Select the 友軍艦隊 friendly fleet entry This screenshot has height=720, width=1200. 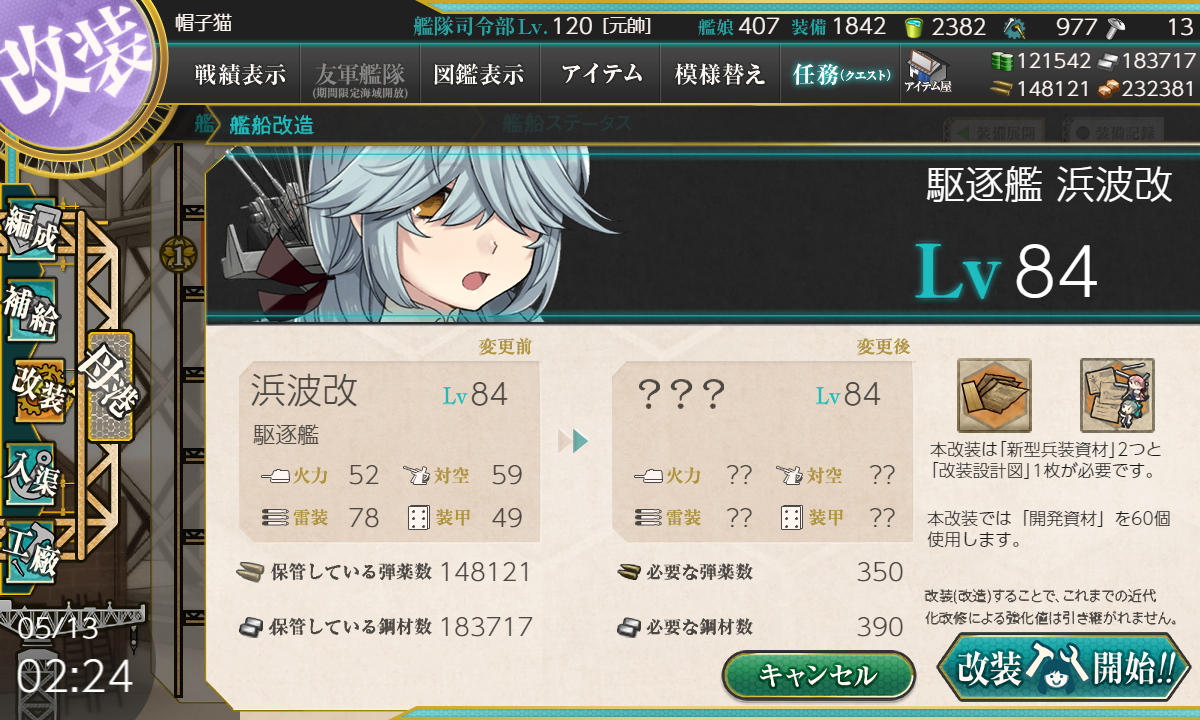point(359,75)
